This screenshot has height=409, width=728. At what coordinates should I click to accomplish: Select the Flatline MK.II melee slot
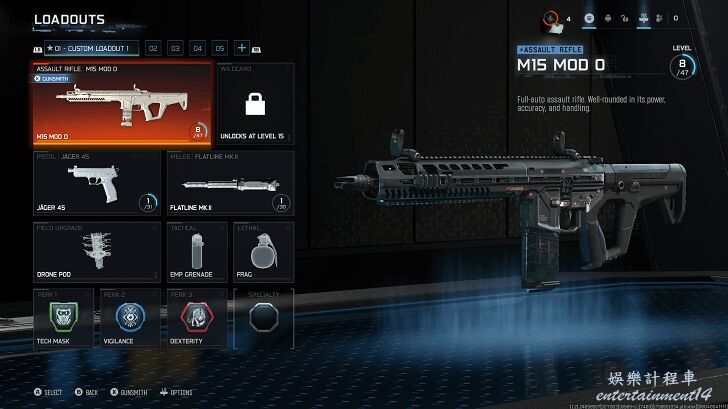tap(229, 183)
